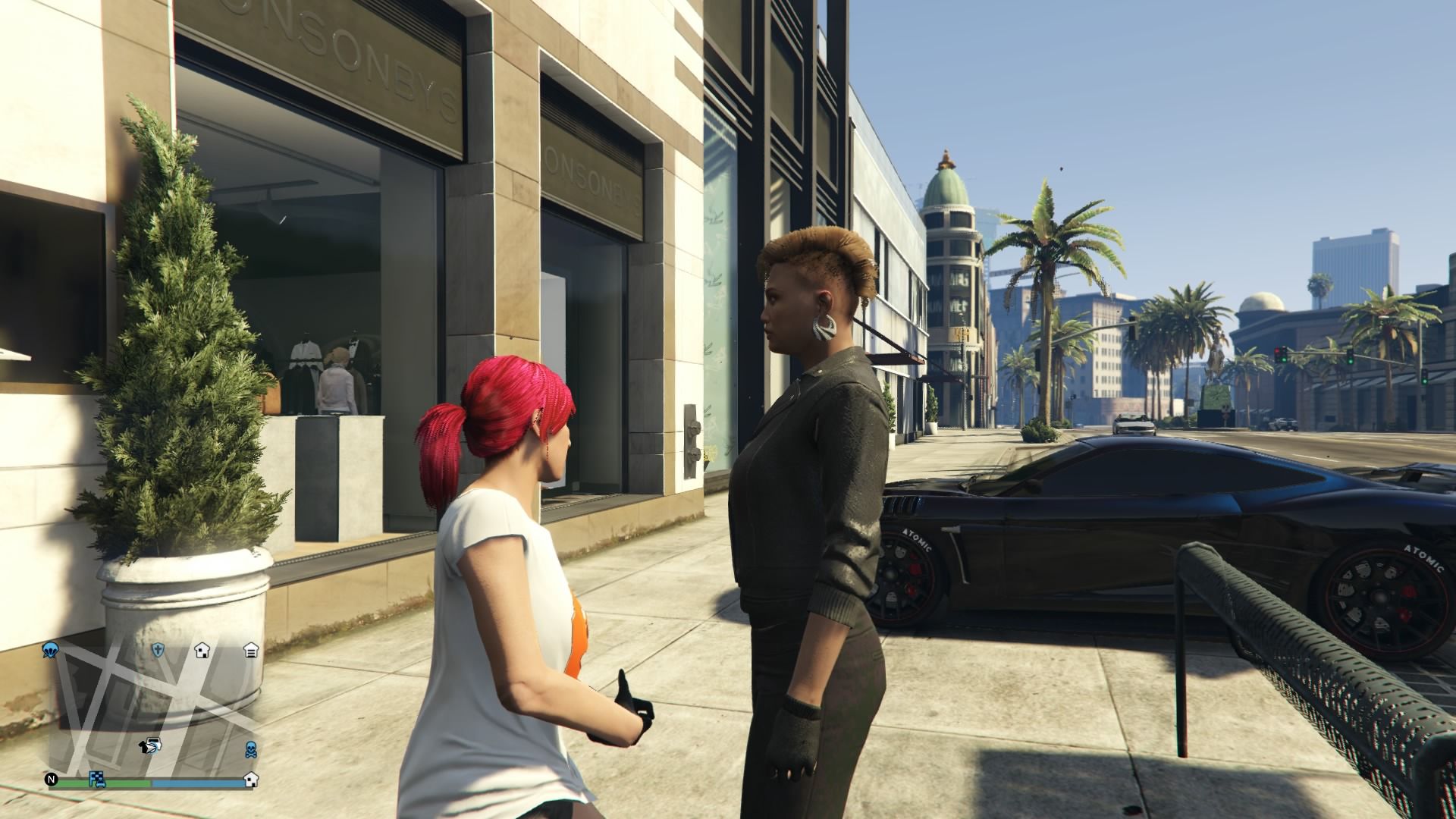Click the safehouse house icon over the minimap
Viewport: 1456px width, 819px height.
[x=202, y=651]
